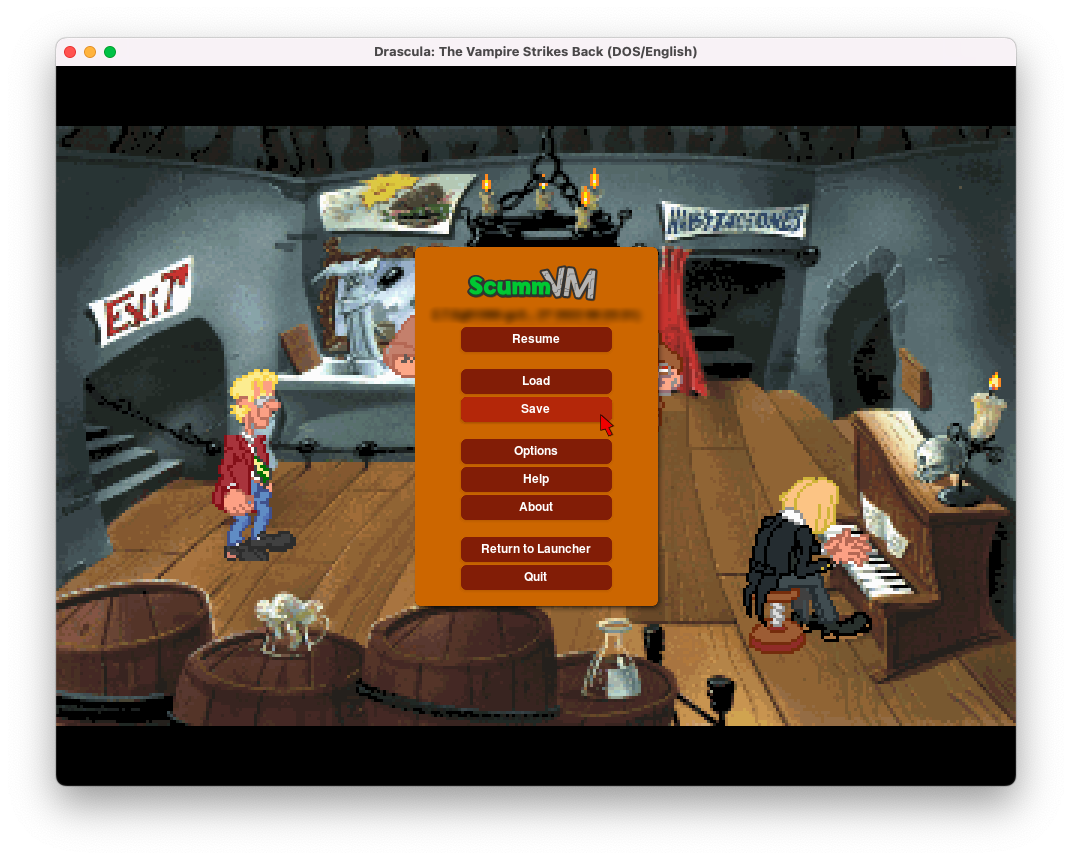This screenshot has height=860, width=1072.
Task: Resume the game from the ScummVM menu
Action: tap(536, 339)
